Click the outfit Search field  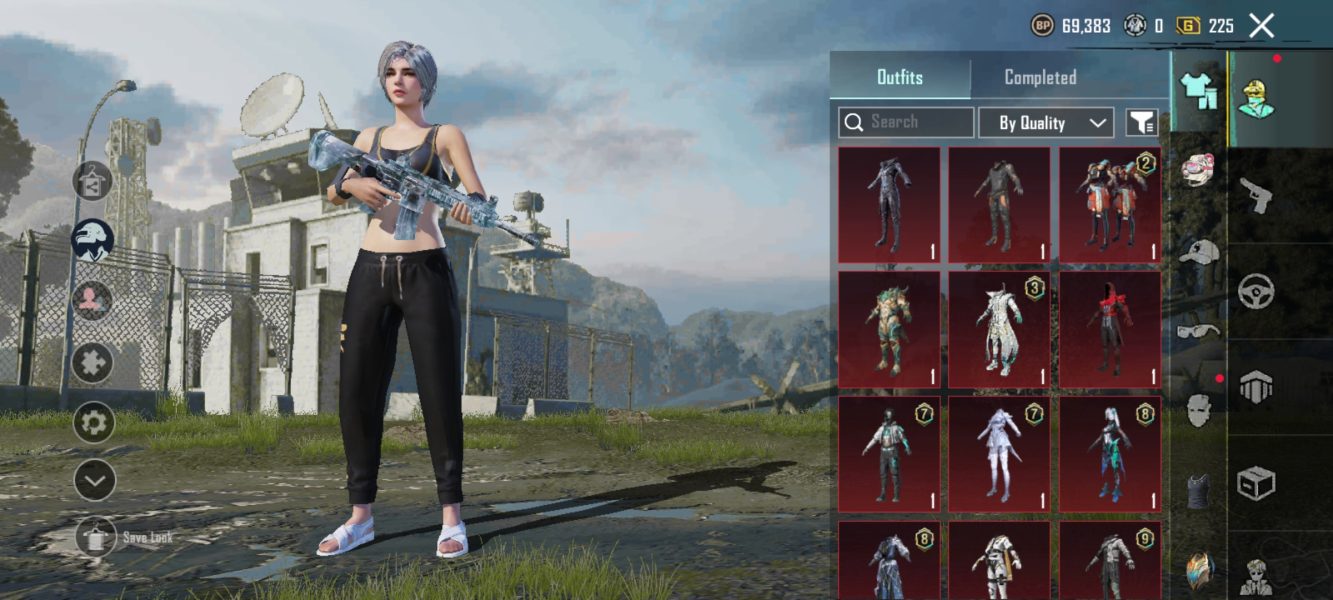(906, 122)
